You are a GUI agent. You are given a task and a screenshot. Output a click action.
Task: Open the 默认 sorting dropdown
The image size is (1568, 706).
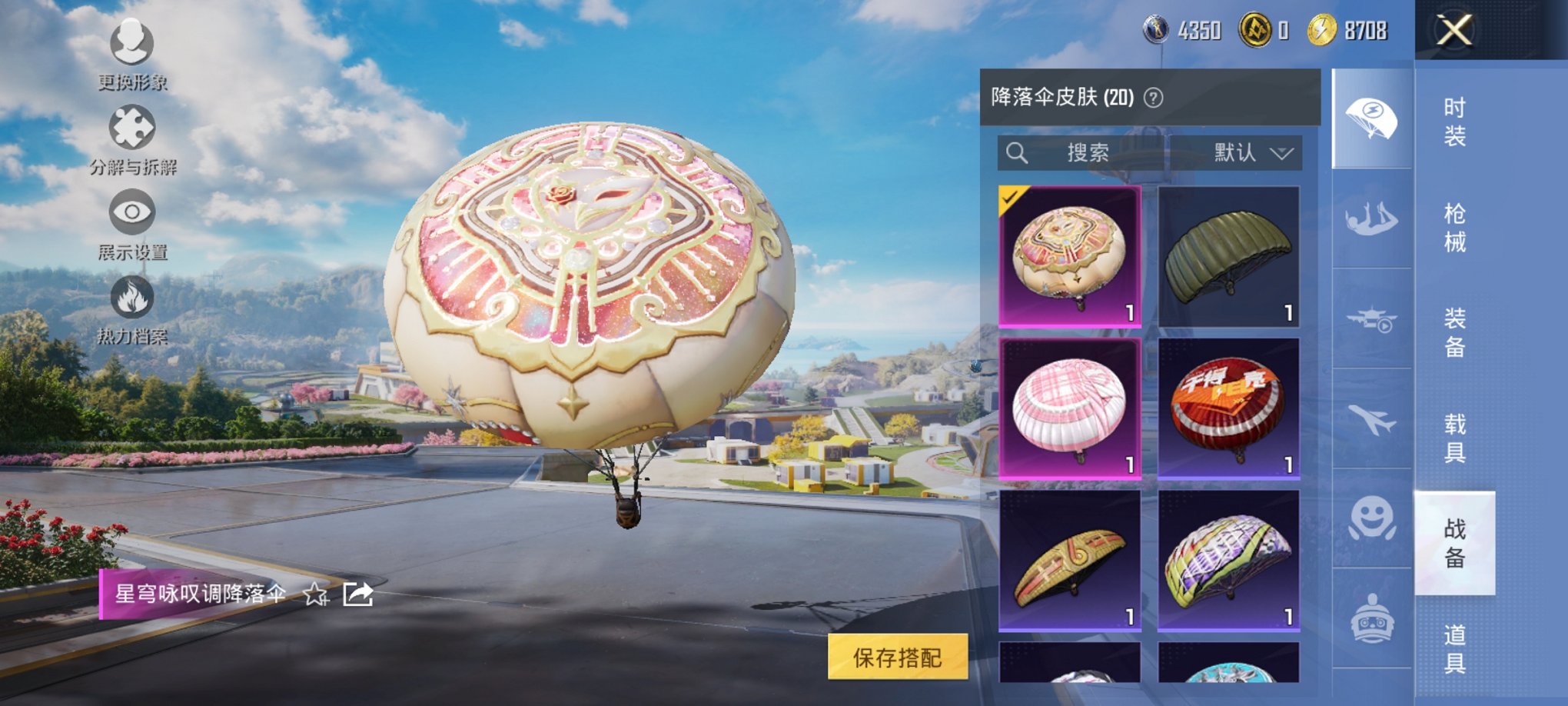point(1247,152)
